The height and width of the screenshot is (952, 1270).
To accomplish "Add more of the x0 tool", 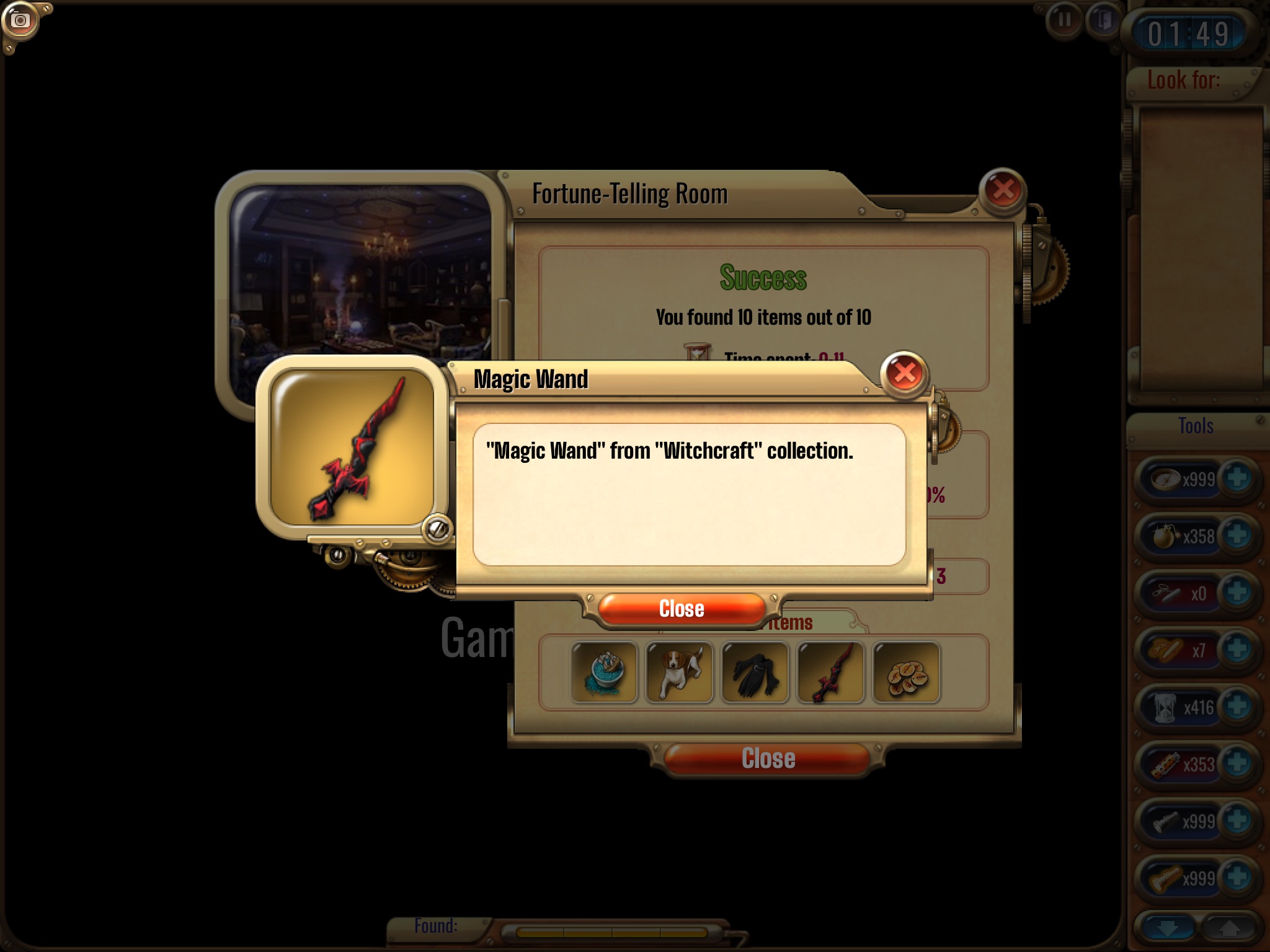I will [1237, 593].
